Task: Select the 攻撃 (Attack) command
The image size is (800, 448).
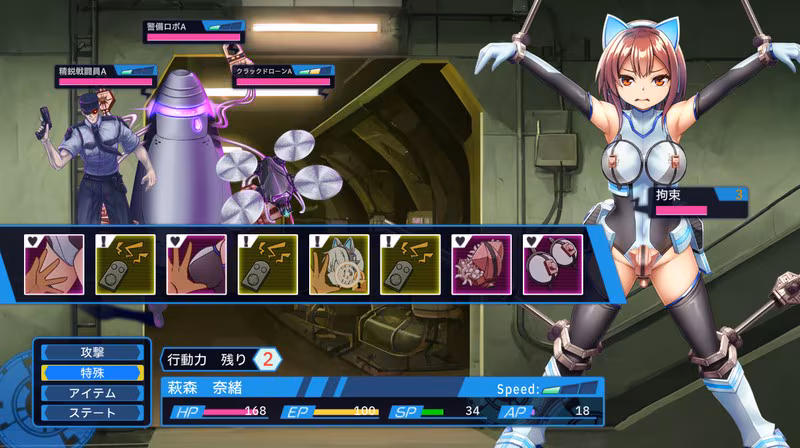Action: click(91, 352)
